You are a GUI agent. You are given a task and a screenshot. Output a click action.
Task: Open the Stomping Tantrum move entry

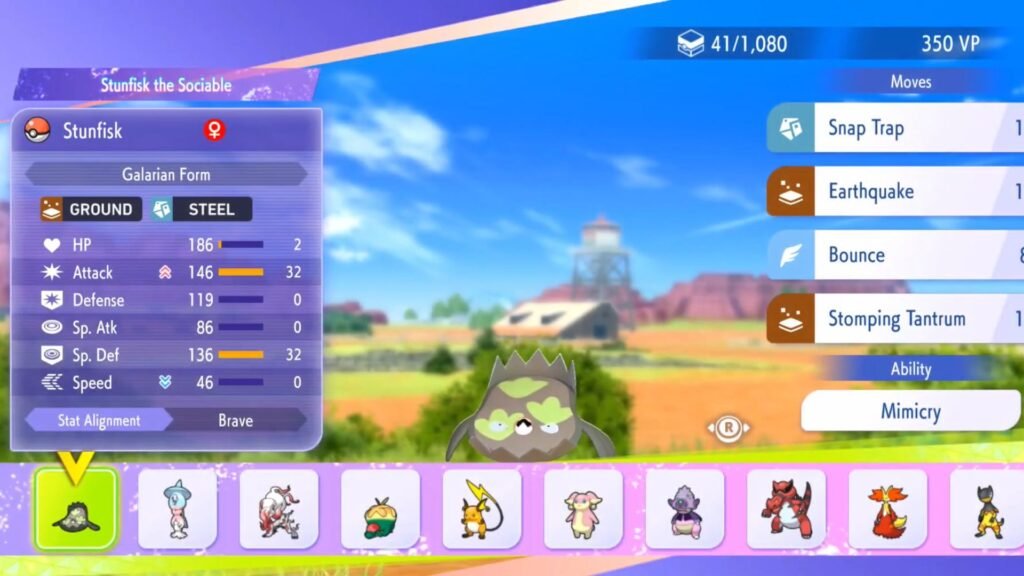895,319
